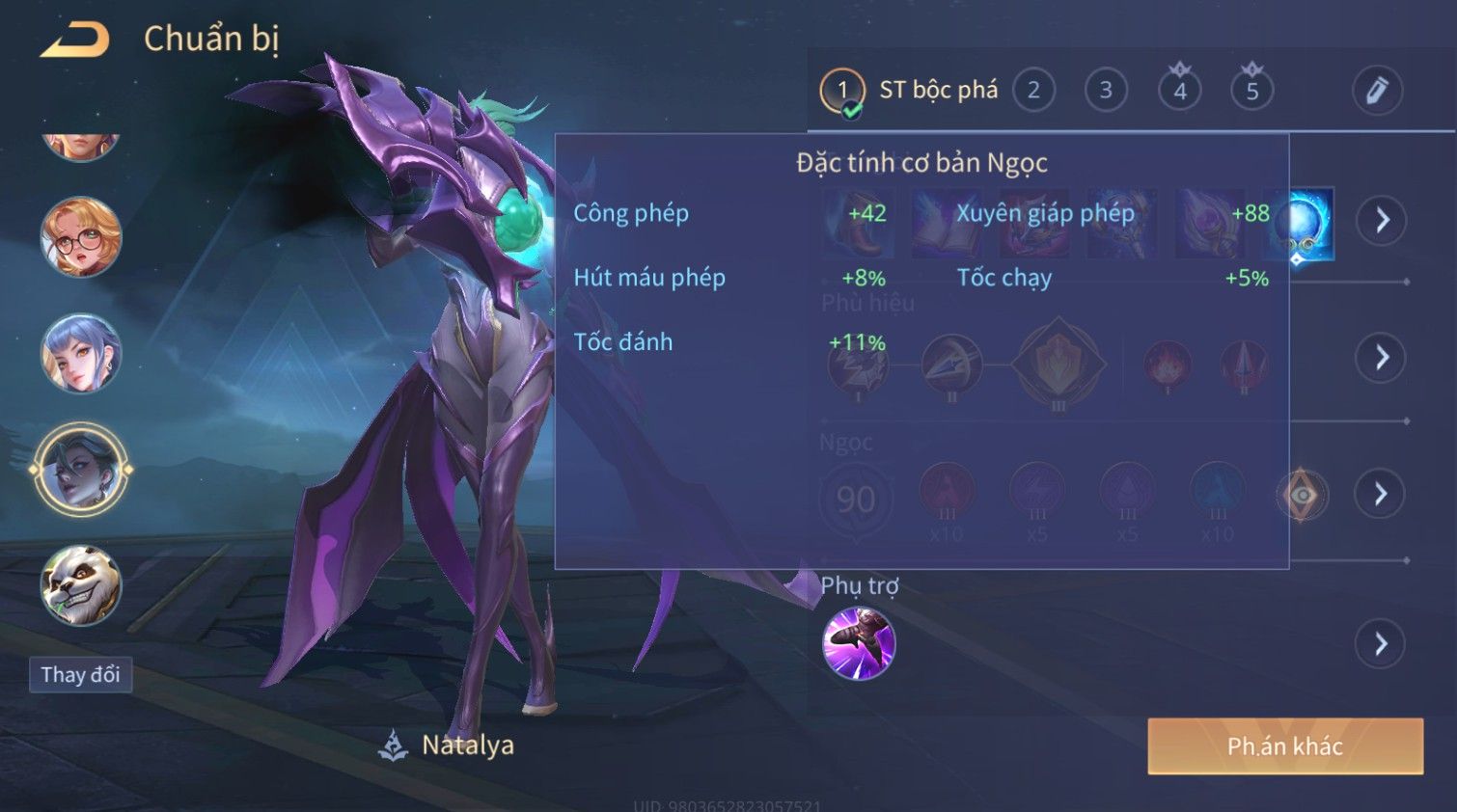
Task: Choose the panda hero portrait
Action: click(81, 585)
